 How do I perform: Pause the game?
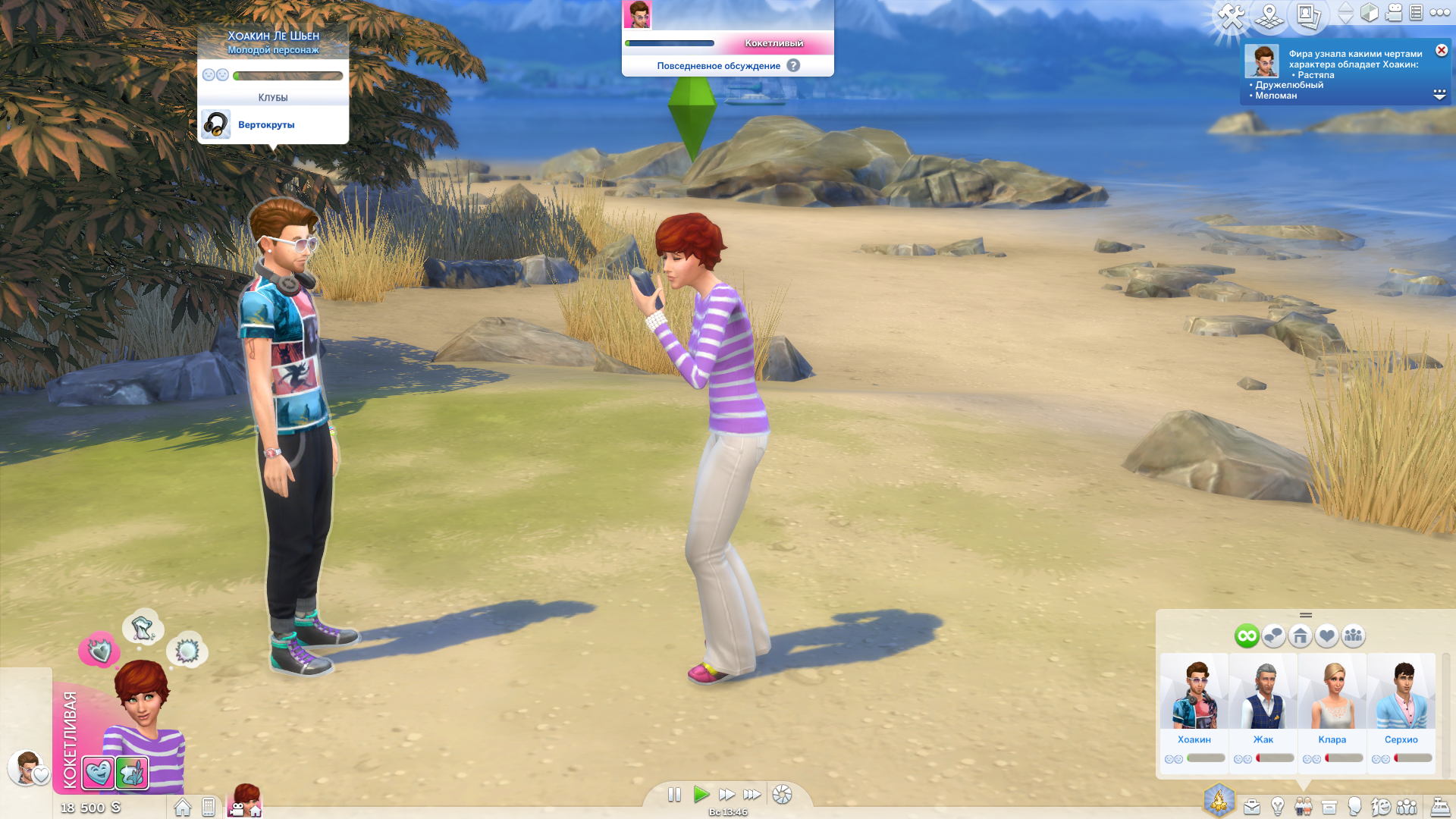tap(674, 794)
